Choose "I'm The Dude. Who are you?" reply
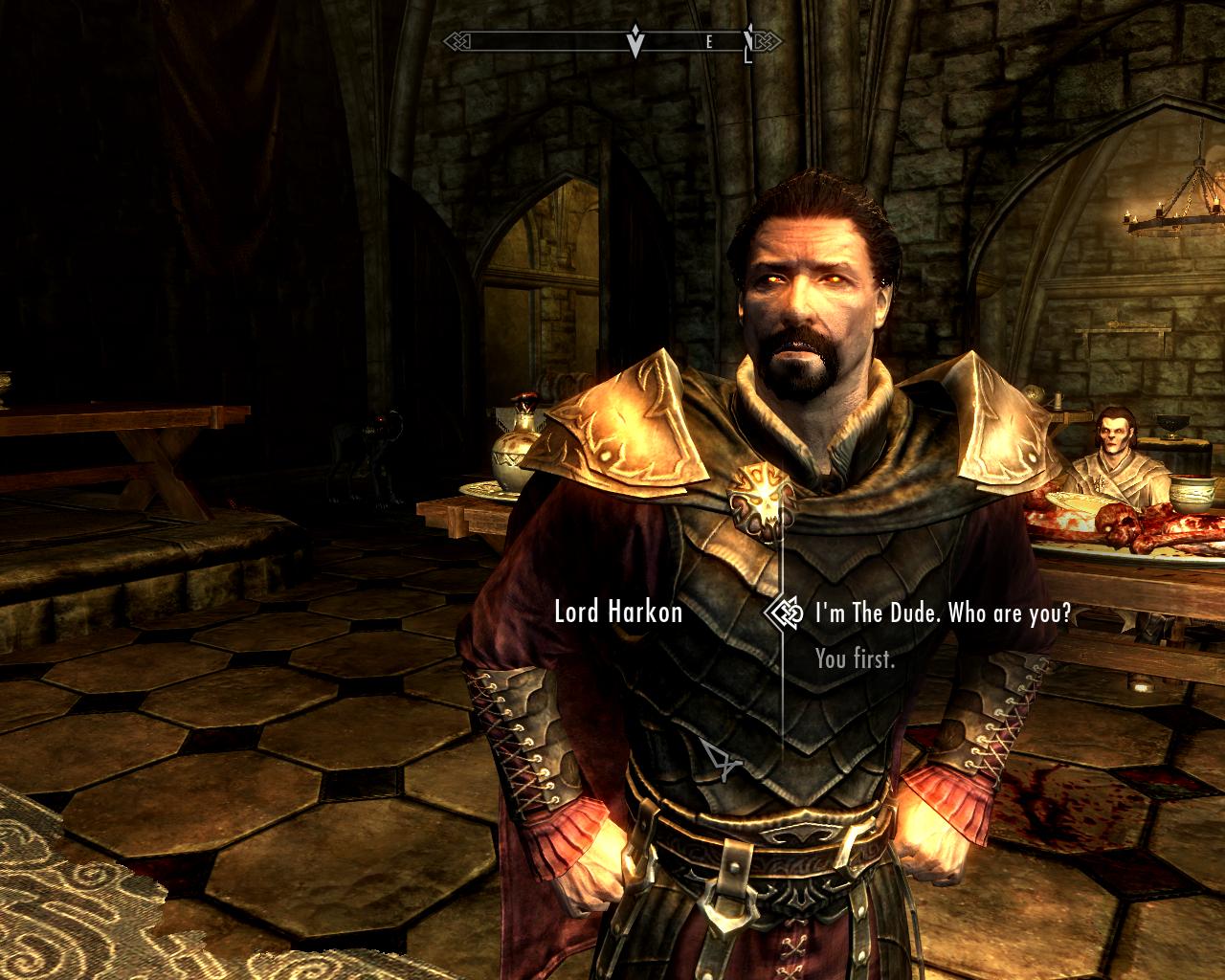Image resolution: width=1225 pixels, height=980 pixels. [x=943, y=613]
